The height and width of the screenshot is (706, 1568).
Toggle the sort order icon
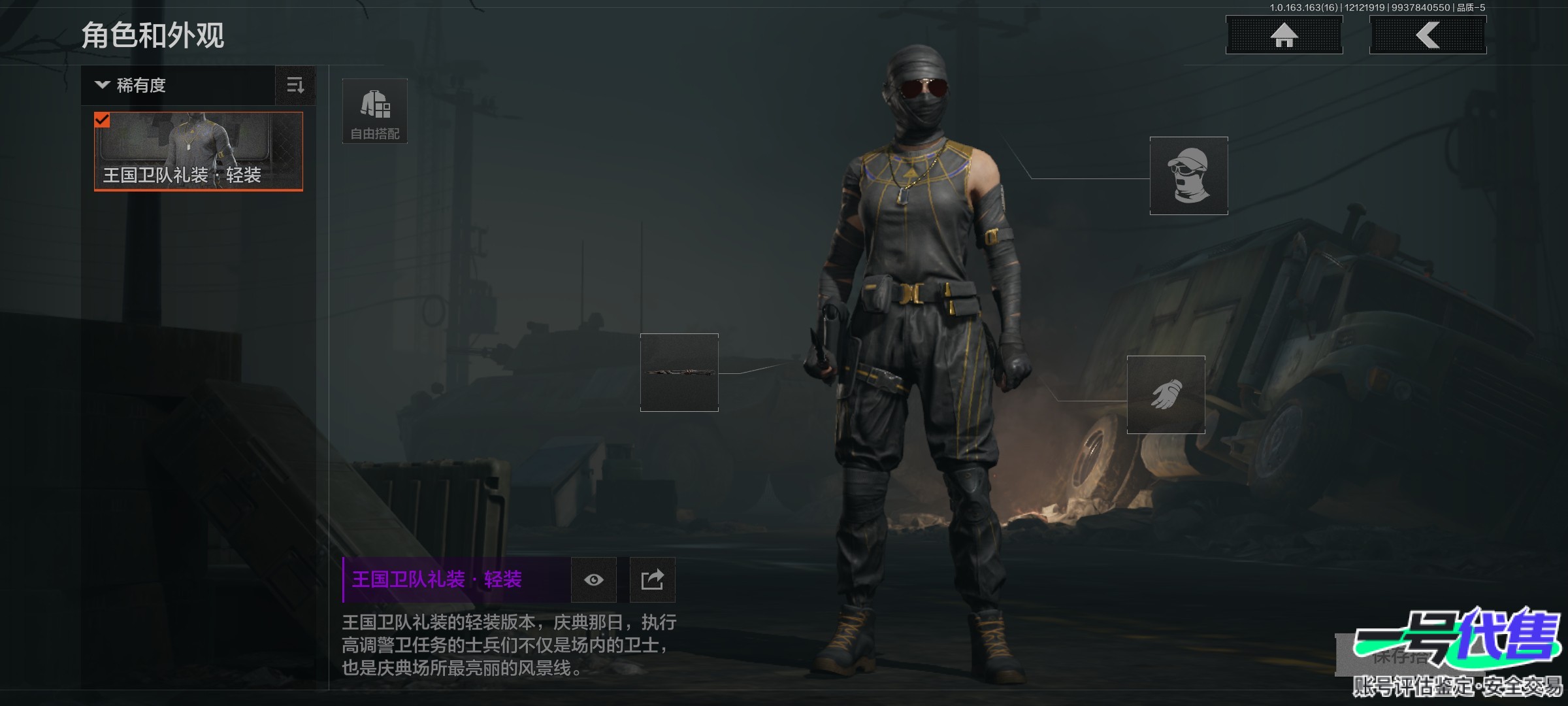coord(295,85)
